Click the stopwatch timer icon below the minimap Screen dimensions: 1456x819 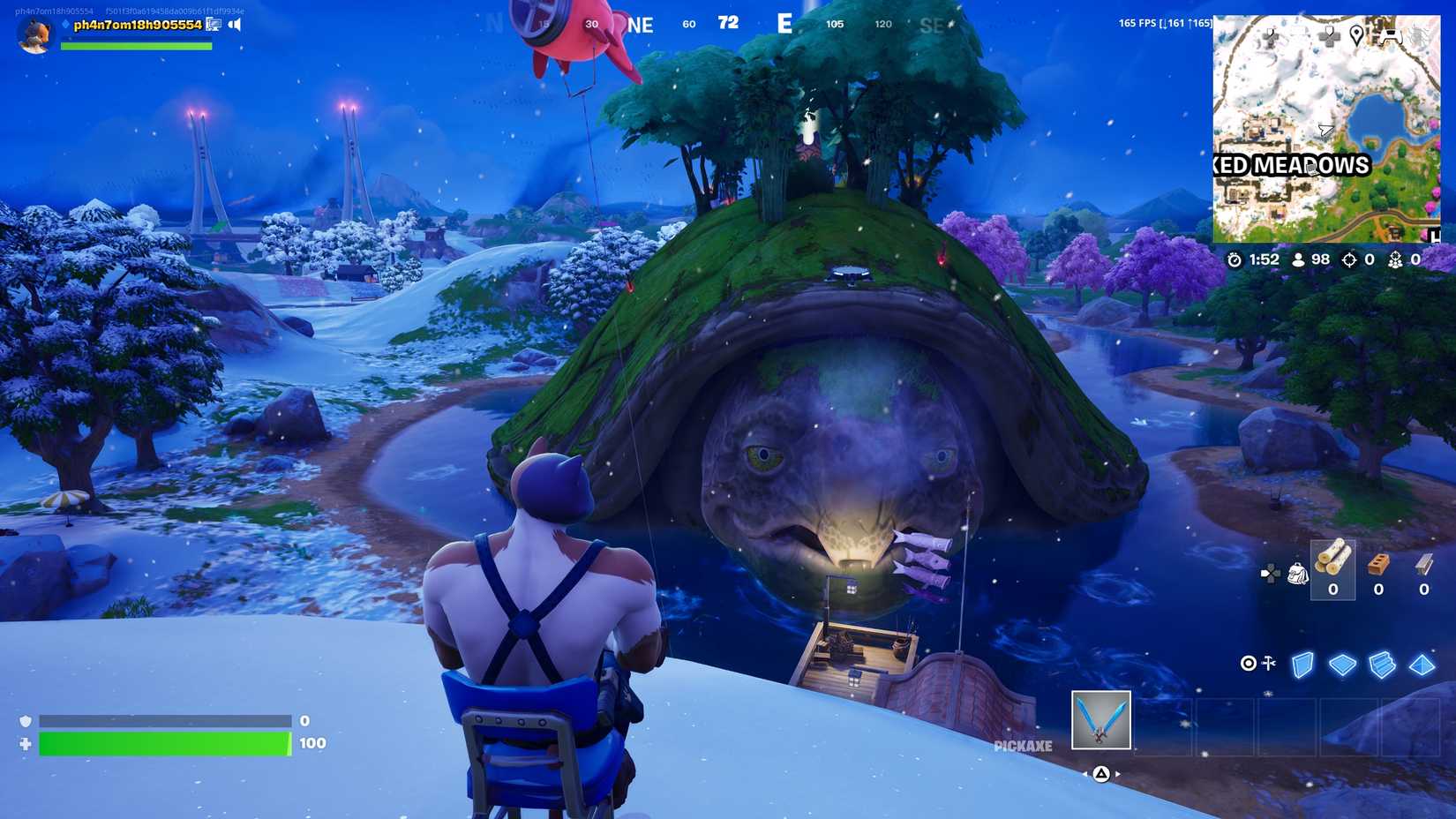1235,260
